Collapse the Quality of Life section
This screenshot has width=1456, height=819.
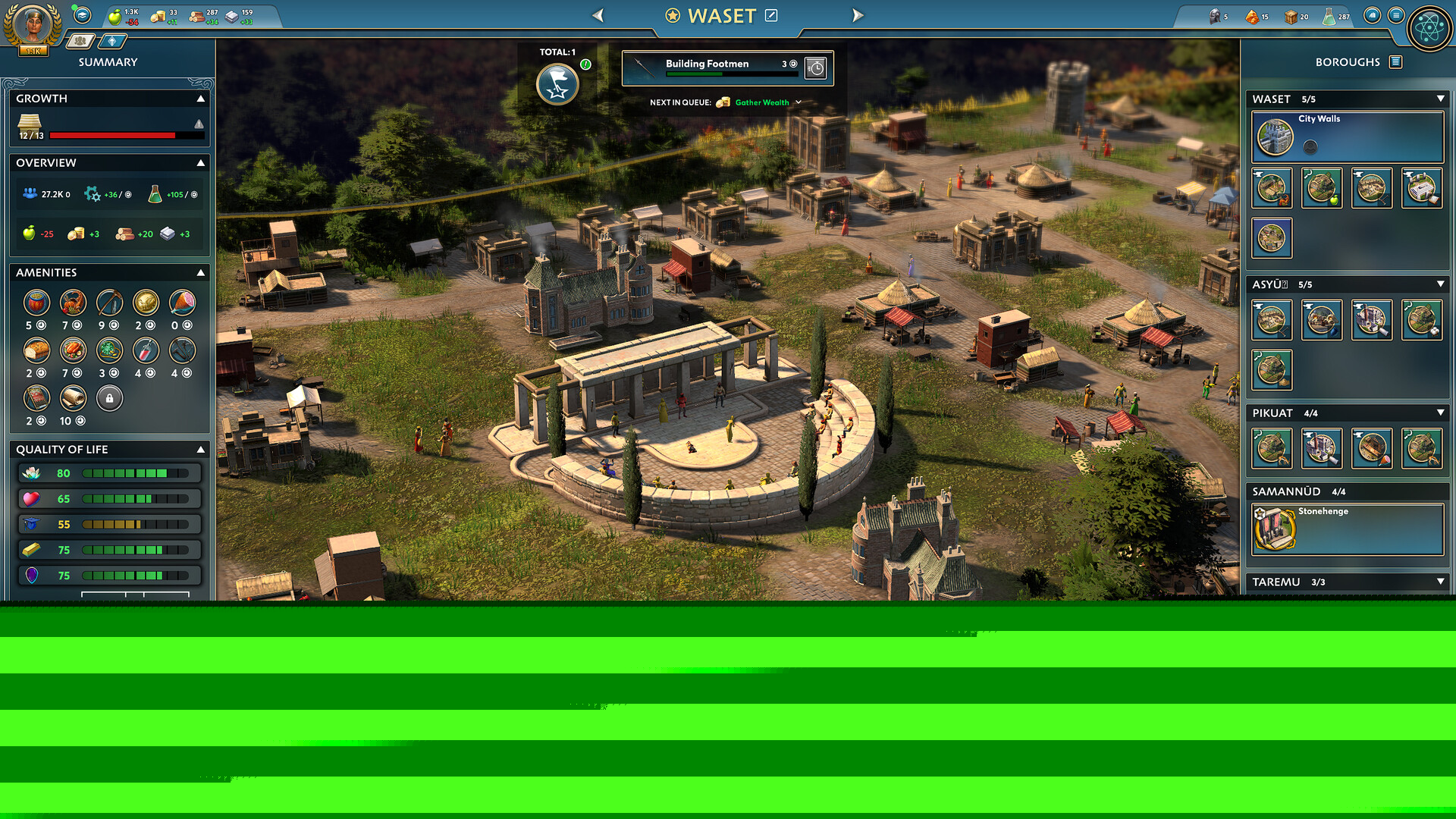201,450
